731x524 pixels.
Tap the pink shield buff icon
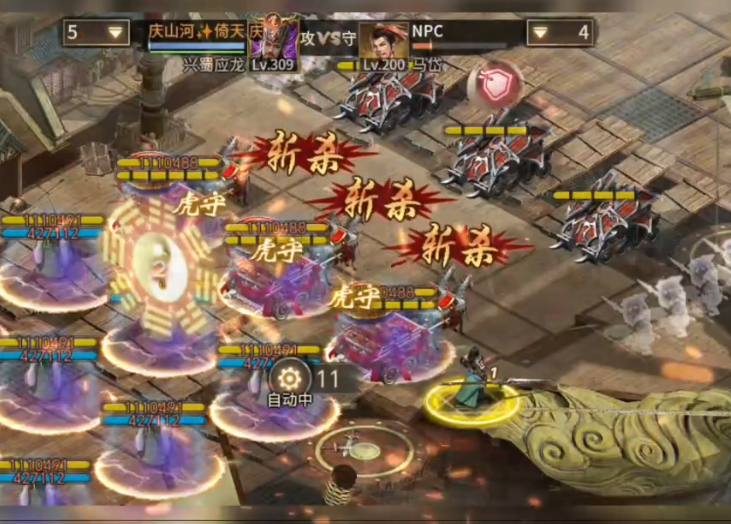(494, 84)
